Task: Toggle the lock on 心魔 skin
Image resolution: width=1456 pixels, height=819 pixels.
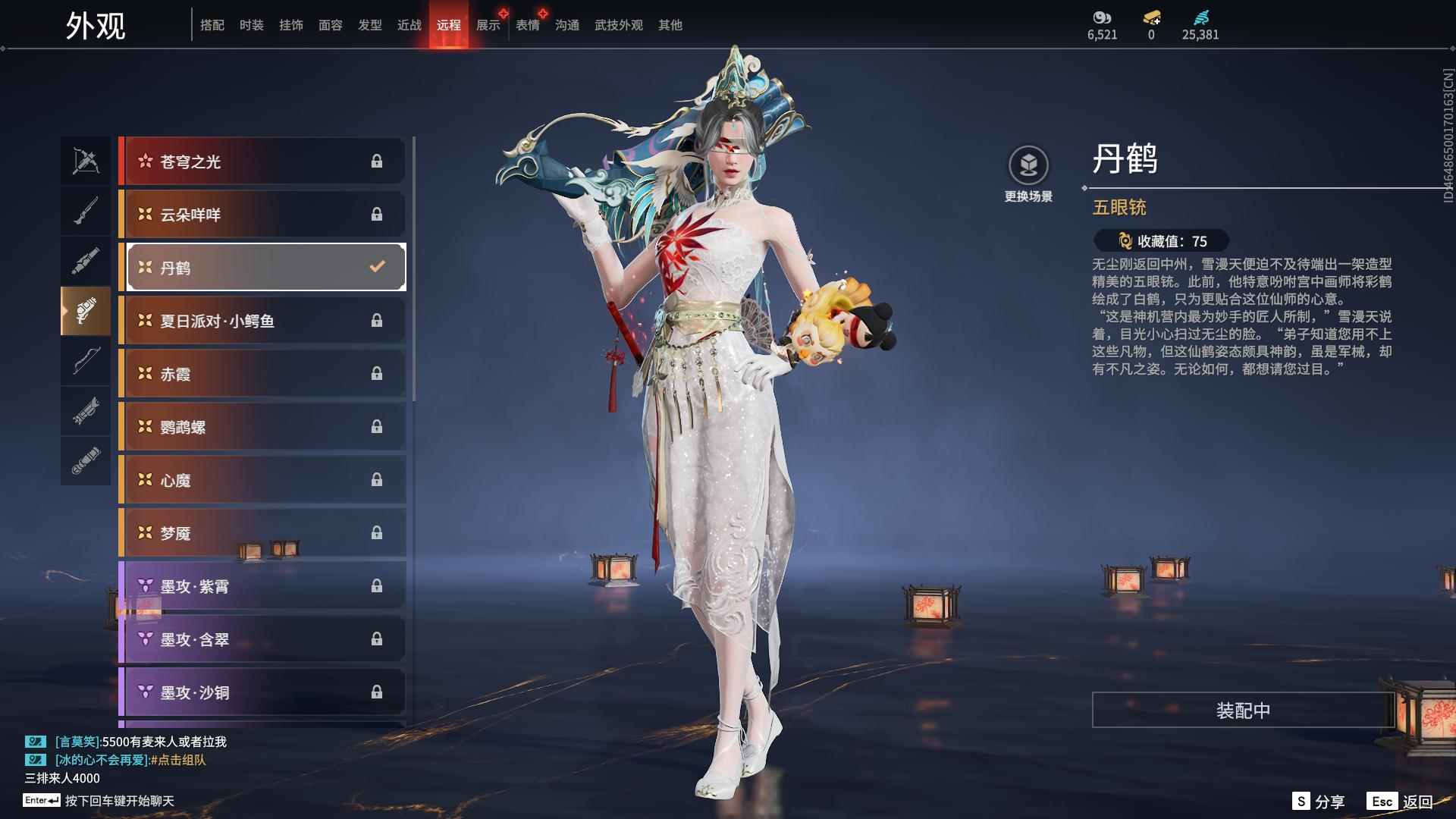Action: point(378,479)
